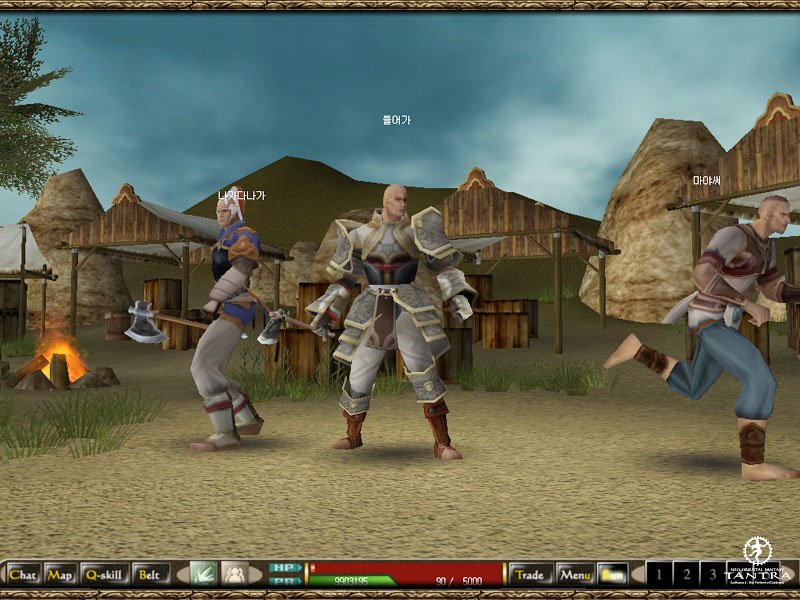This screenshot has height=600, width=800.
Task: Open the Map
Action: click(x=59, y=575)
